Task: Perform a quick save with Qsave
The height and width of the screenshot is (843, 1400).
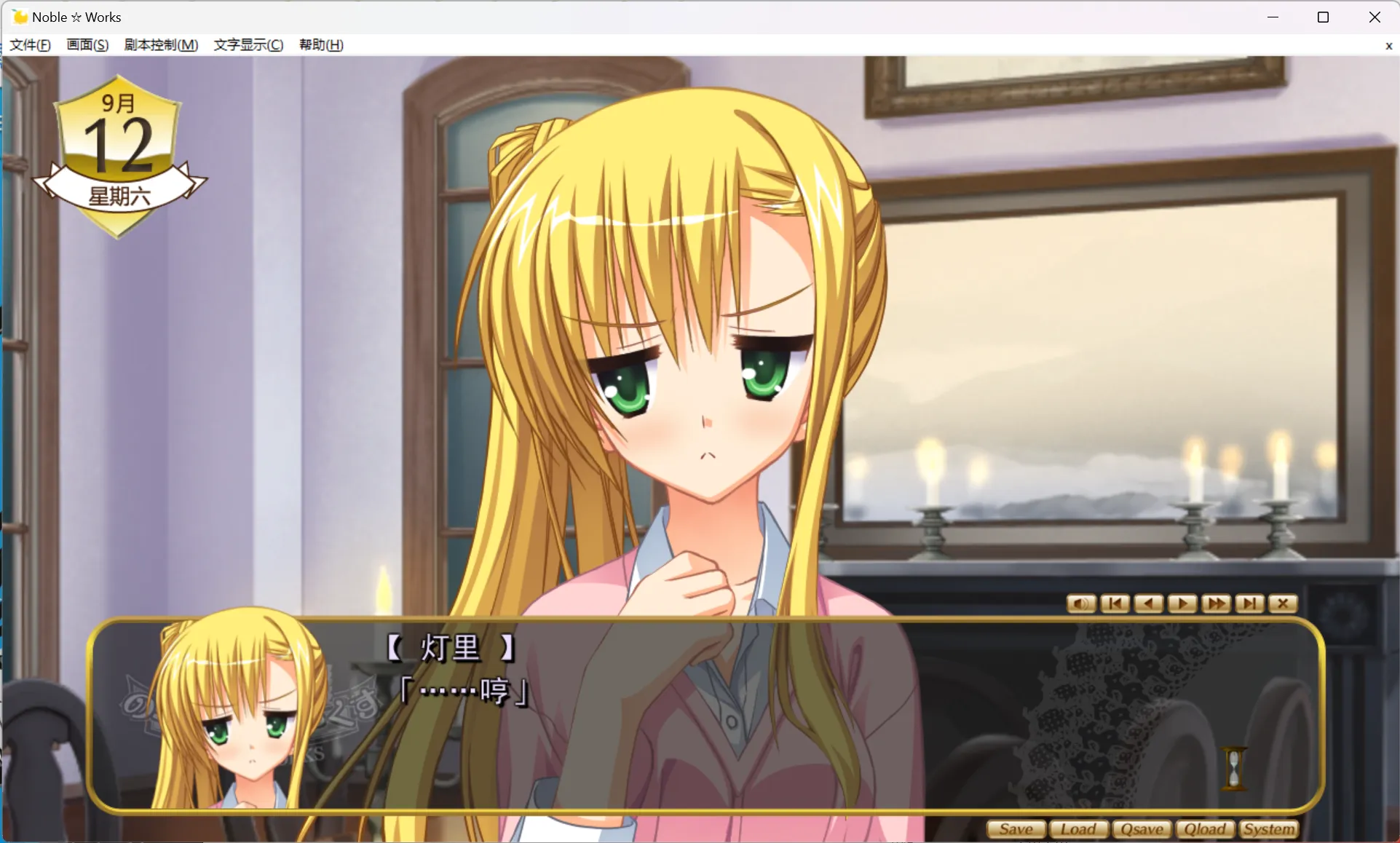Action: pyautogui.click(x=1142, y=829)
